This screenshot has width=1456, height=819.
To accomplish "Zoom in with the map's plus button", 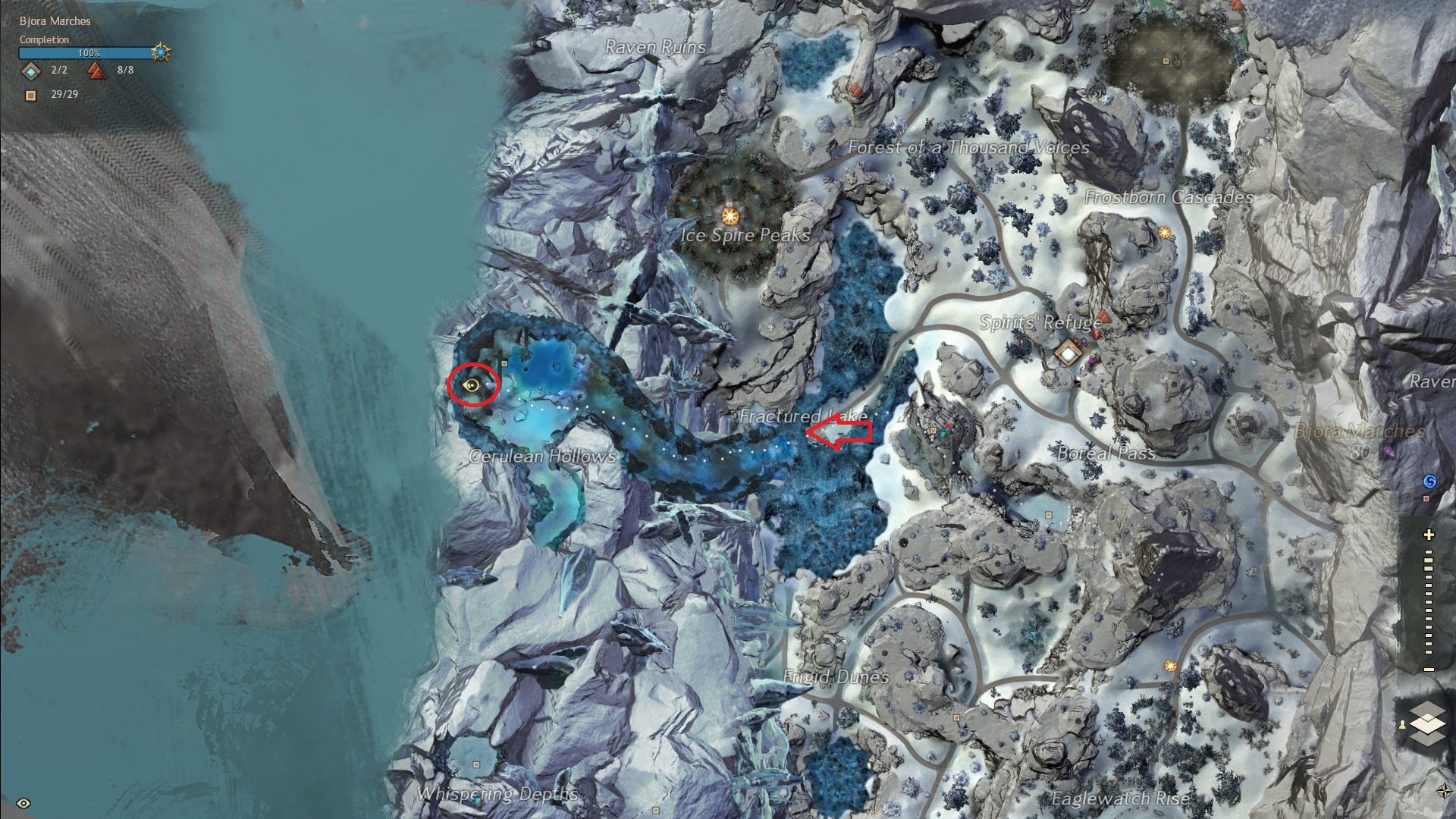I will [1429, 535].
